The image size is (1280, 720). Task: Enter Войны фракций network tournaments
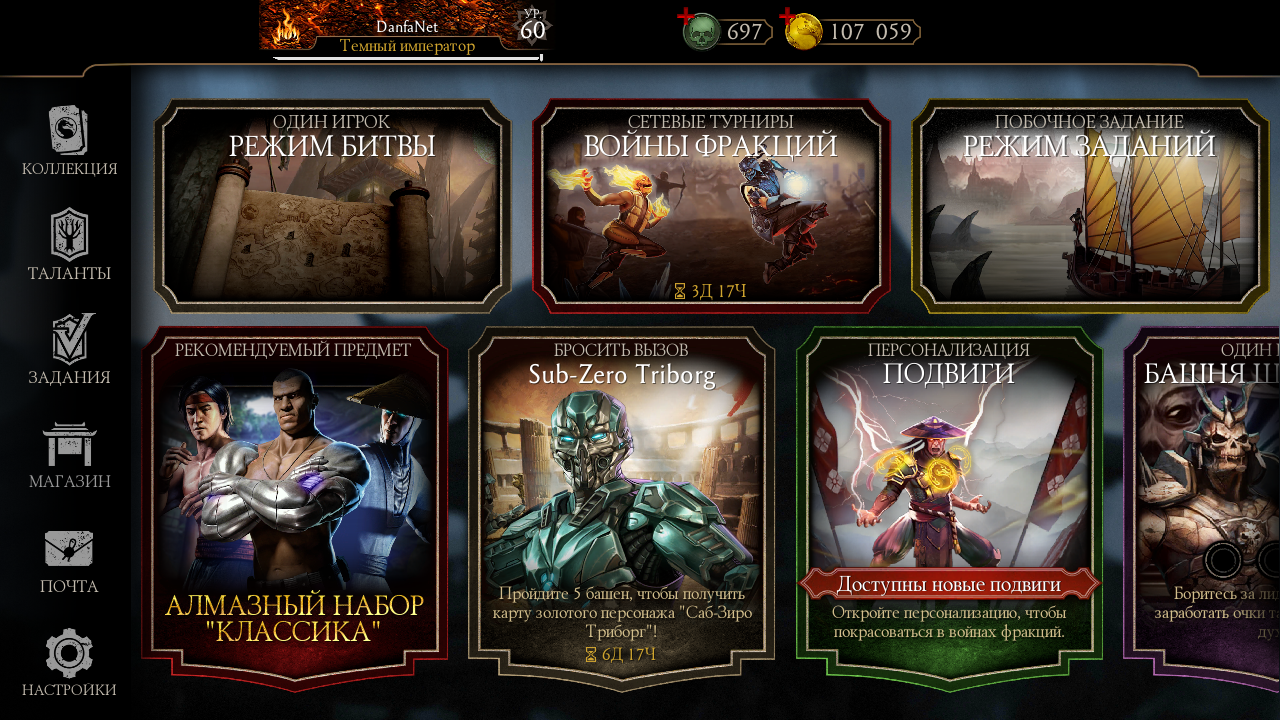tap(710, 206)
